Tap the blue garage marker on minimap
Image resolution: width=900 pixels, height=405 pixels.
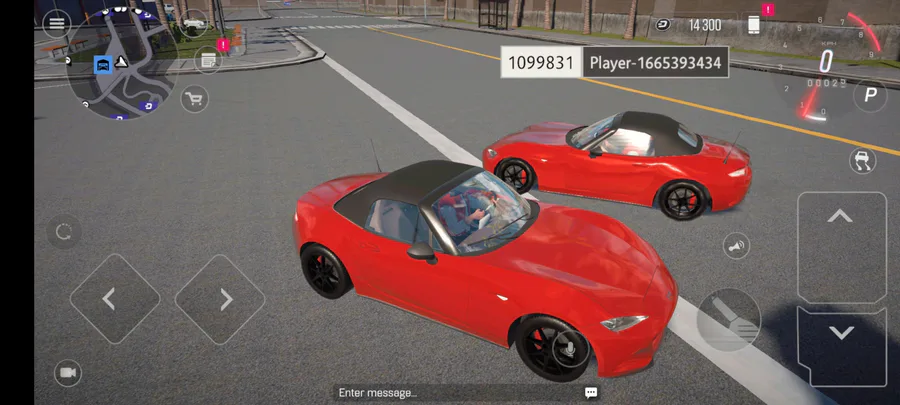tap(102, 64)
